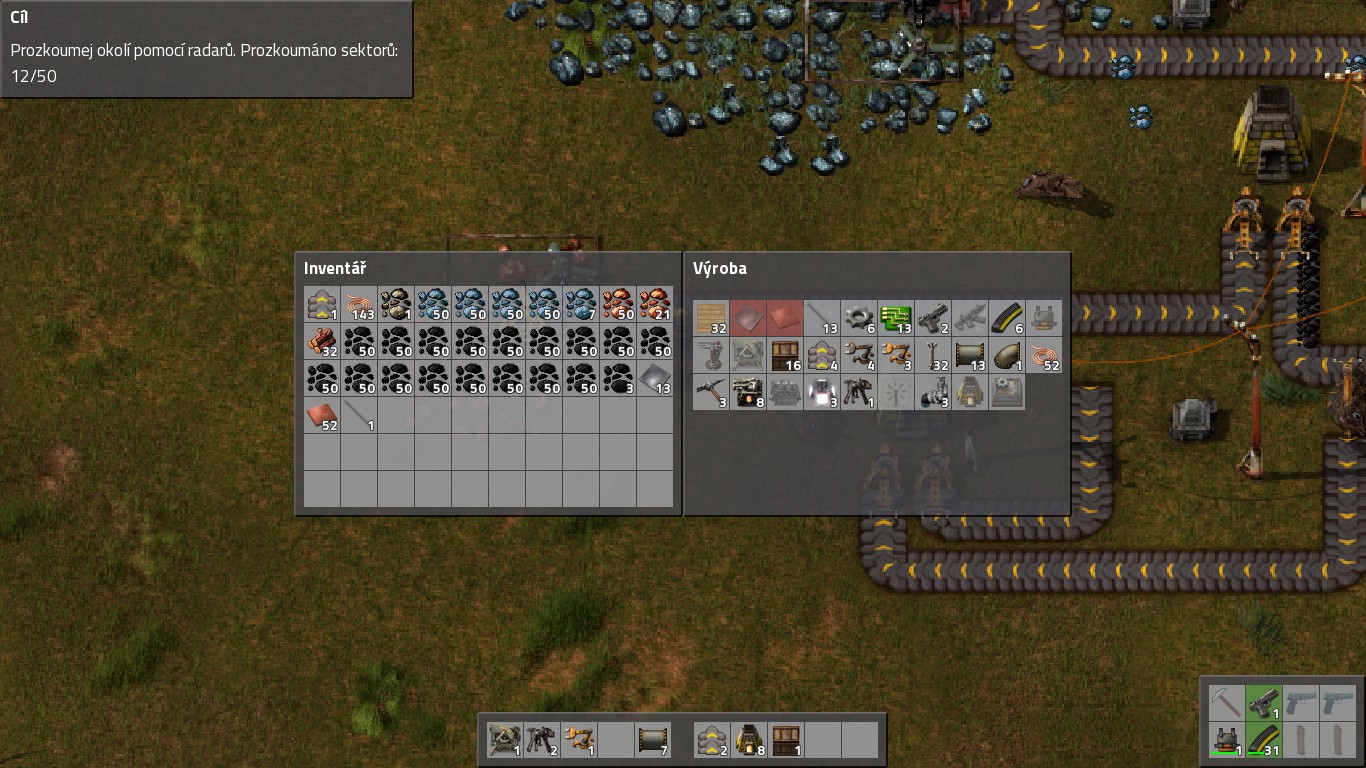The height and width of the screenshot is (768, 1366).
Task: Pick up the wood logs from inventory
Action: [322, 341]
